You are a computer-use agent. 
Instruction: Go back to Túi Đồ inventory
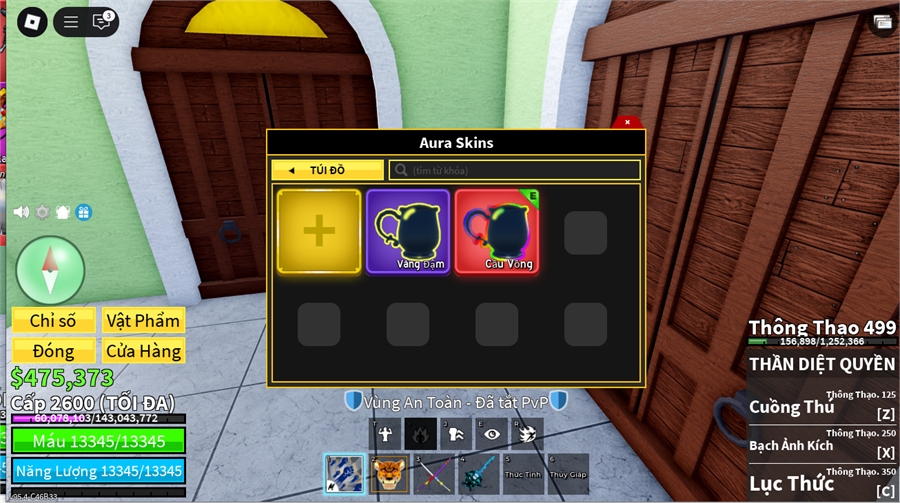(x=327, y=170)
